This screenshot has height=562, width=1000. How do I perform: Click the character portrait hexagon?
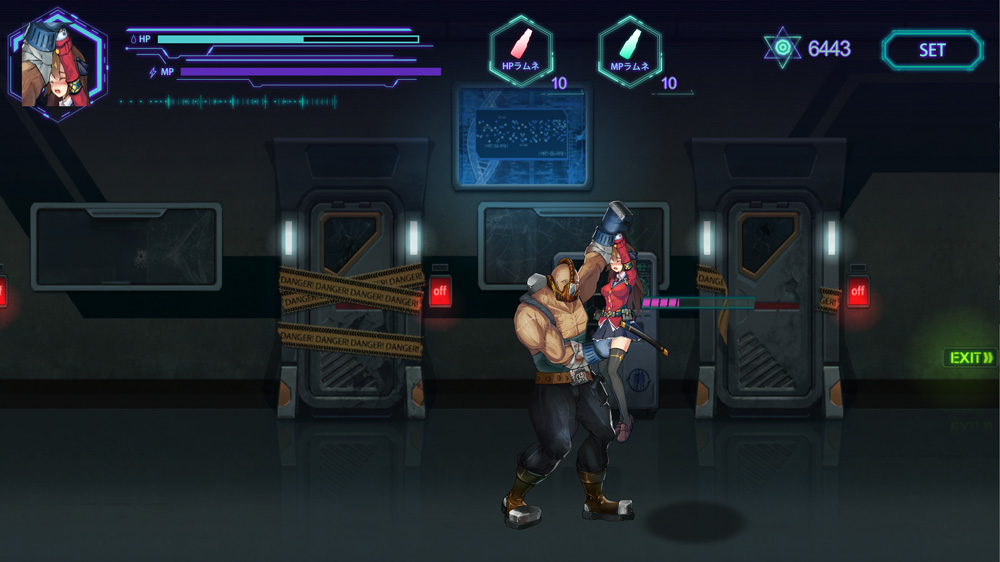57,64
